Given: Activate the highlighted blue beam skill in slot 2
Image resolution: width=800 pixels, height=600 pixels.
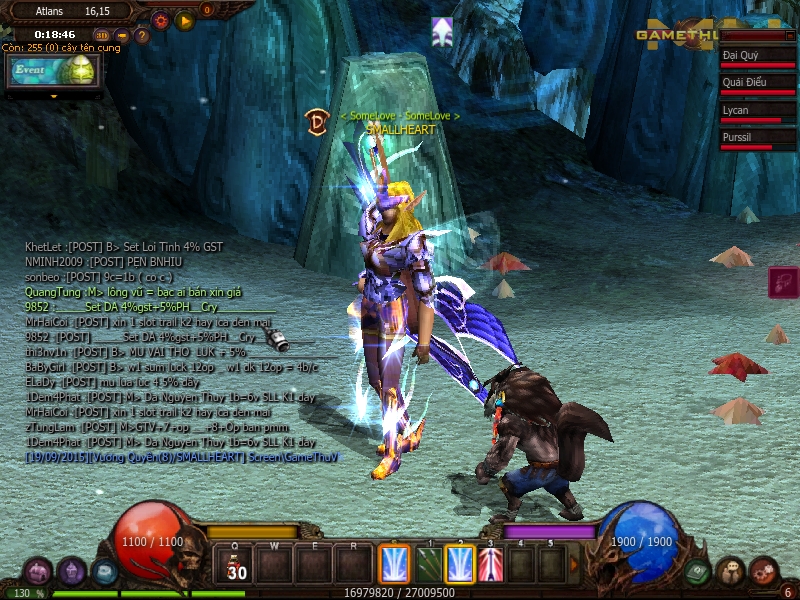Looking at the screenshot, I should (460, 564).
